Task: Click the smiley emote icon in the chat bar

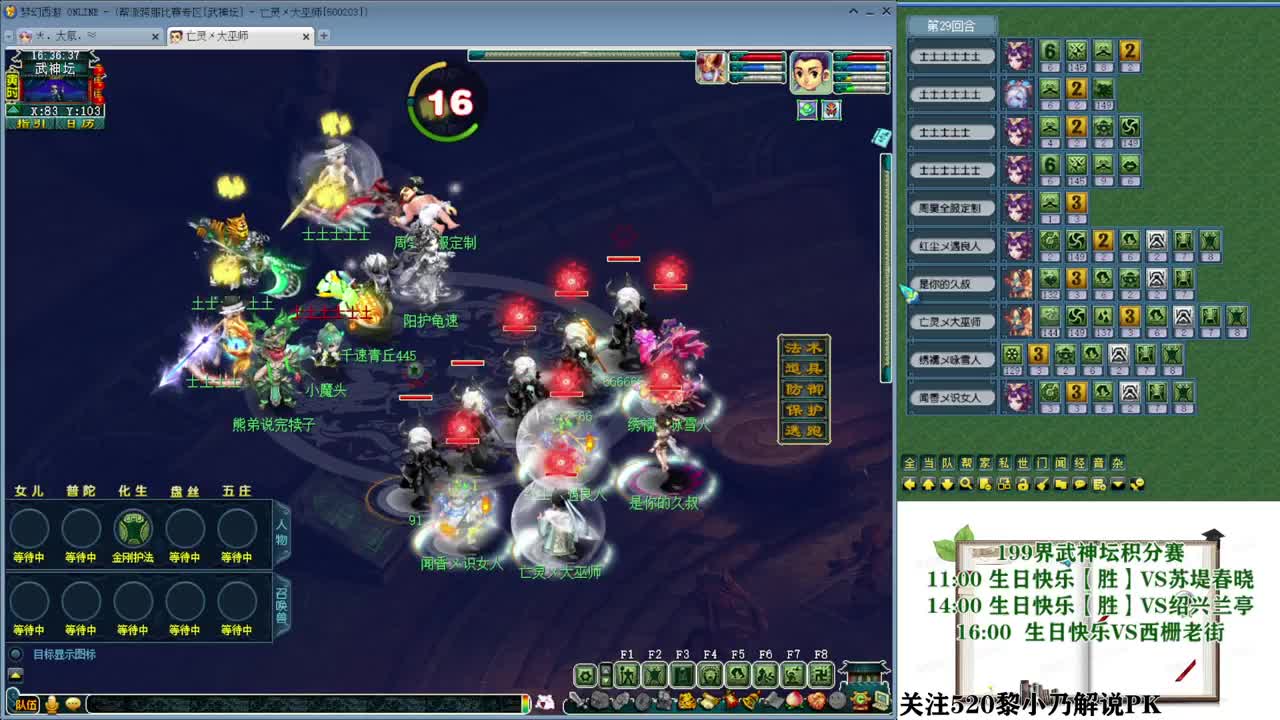Action: [73, 704]
